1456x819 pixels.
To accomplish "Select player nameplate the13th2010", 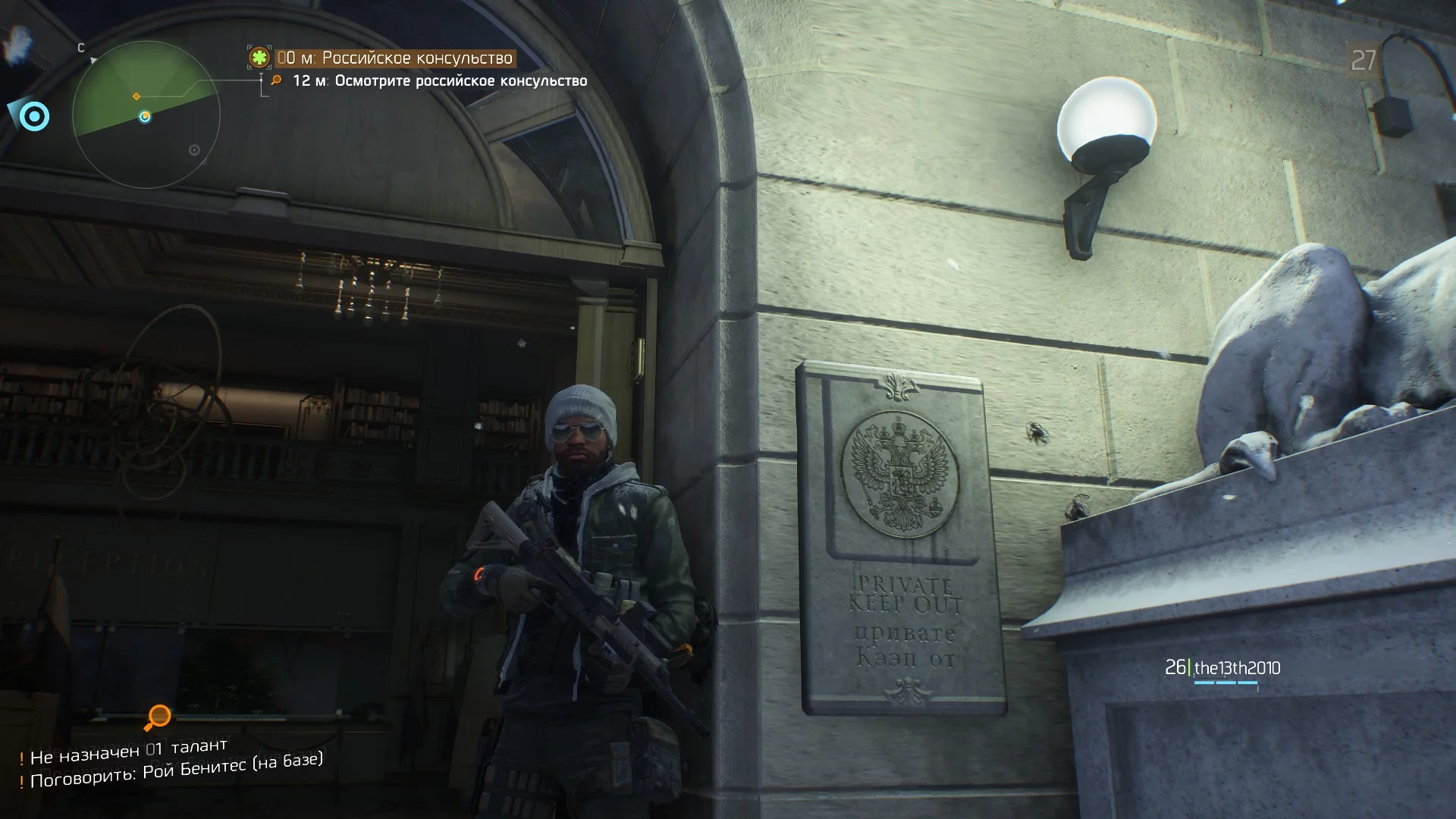I will tap(1223, 668).
